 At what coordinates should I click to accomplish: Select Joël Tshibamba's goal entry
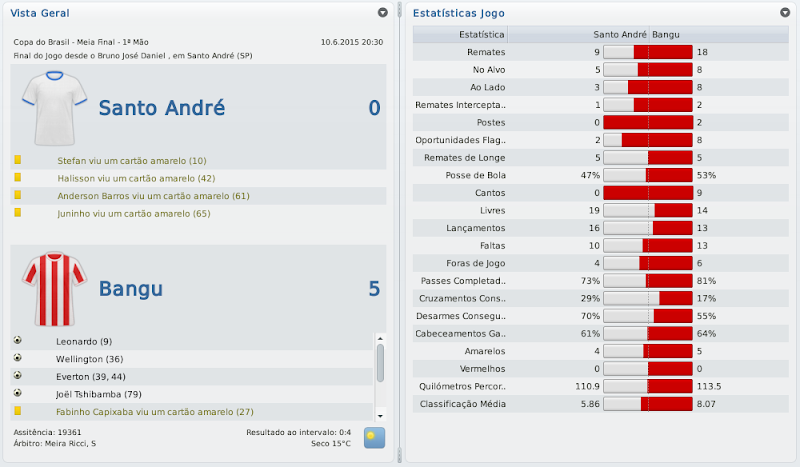click(99, 393)
